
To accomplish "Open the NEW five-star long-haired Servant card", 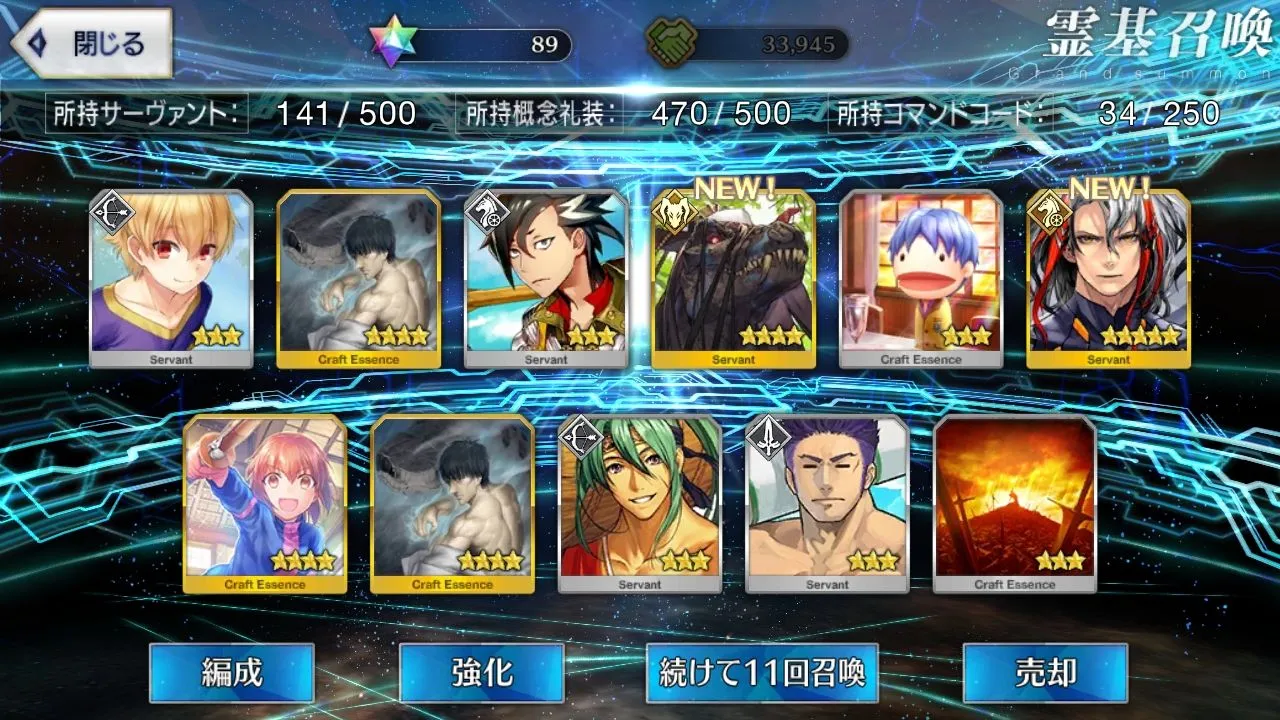I will click(1108, 279).
